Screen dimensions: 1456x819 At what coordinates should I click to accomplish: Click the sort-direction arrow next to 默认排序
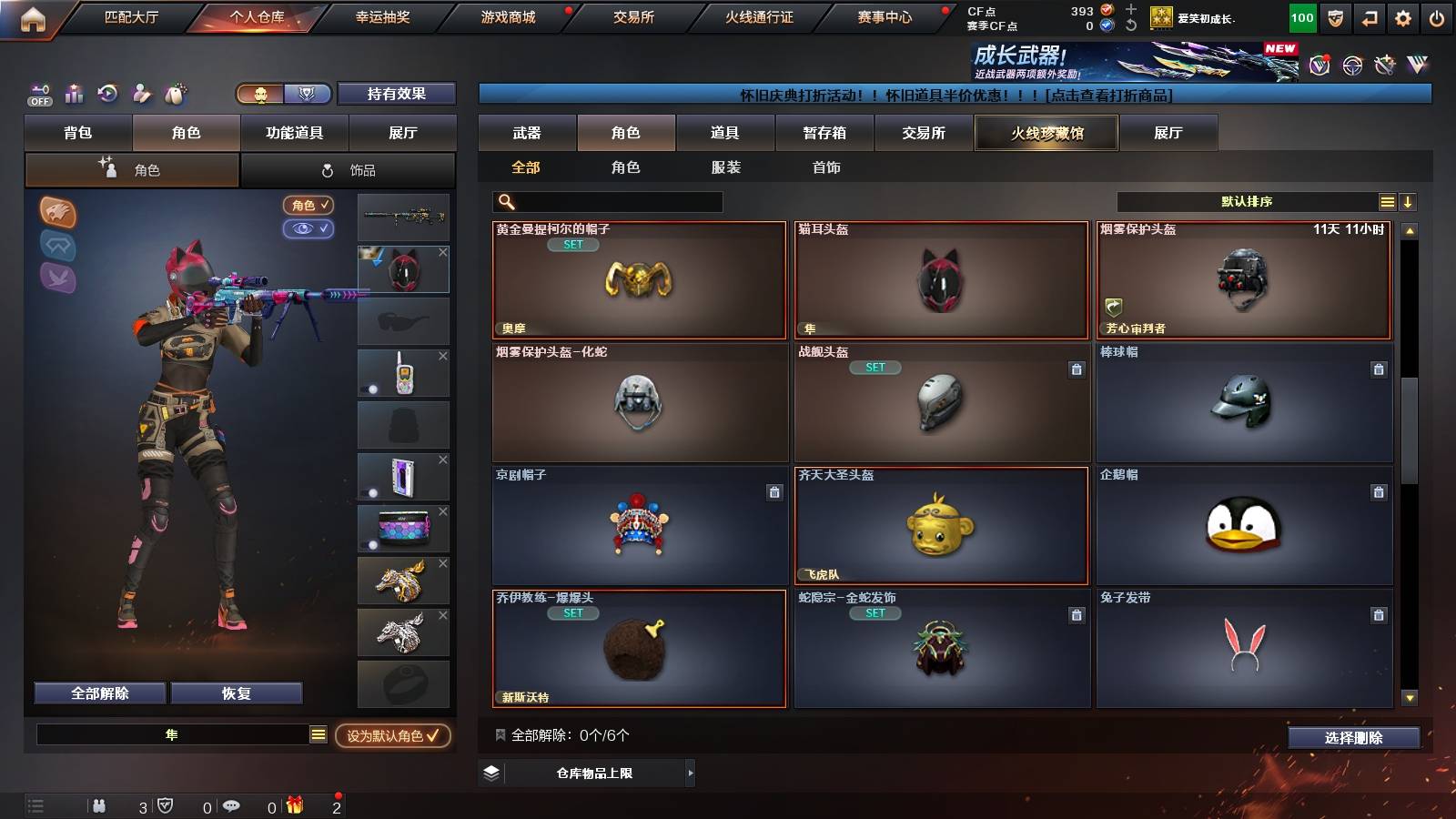(1410, 201)
